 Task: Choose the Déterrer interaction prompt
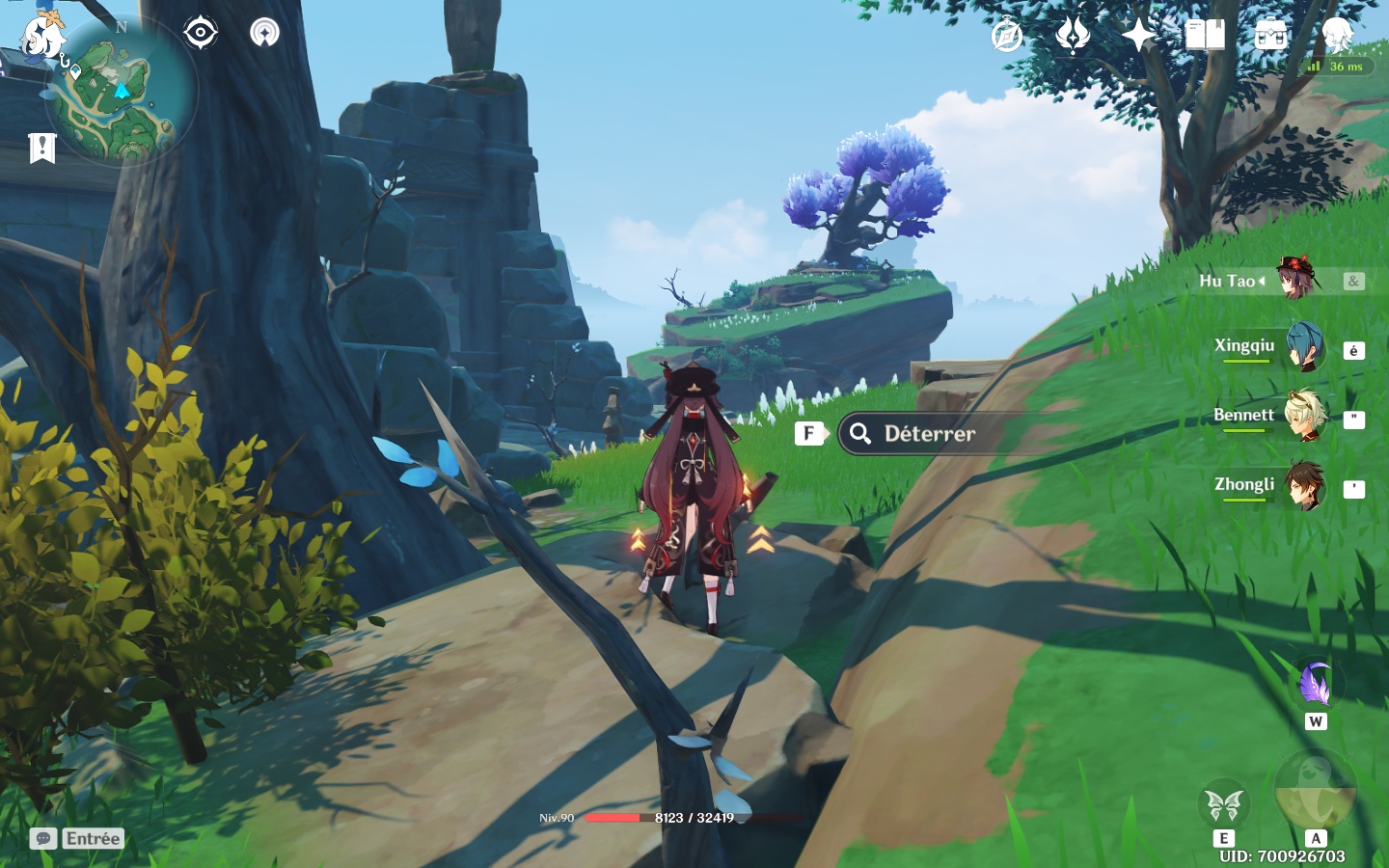click(928, 434)
